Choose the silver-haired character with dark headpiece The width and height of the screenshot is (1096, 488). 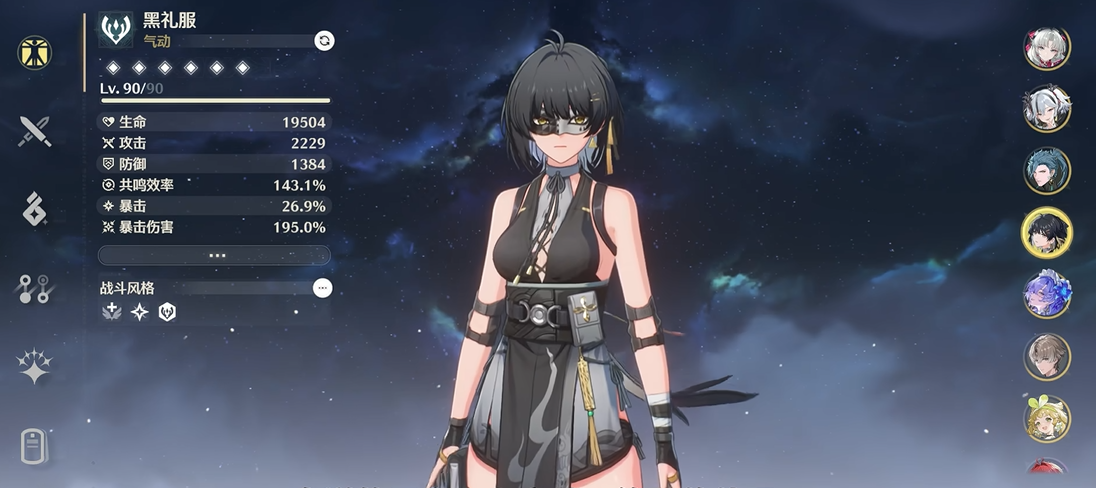point(1047,108)
